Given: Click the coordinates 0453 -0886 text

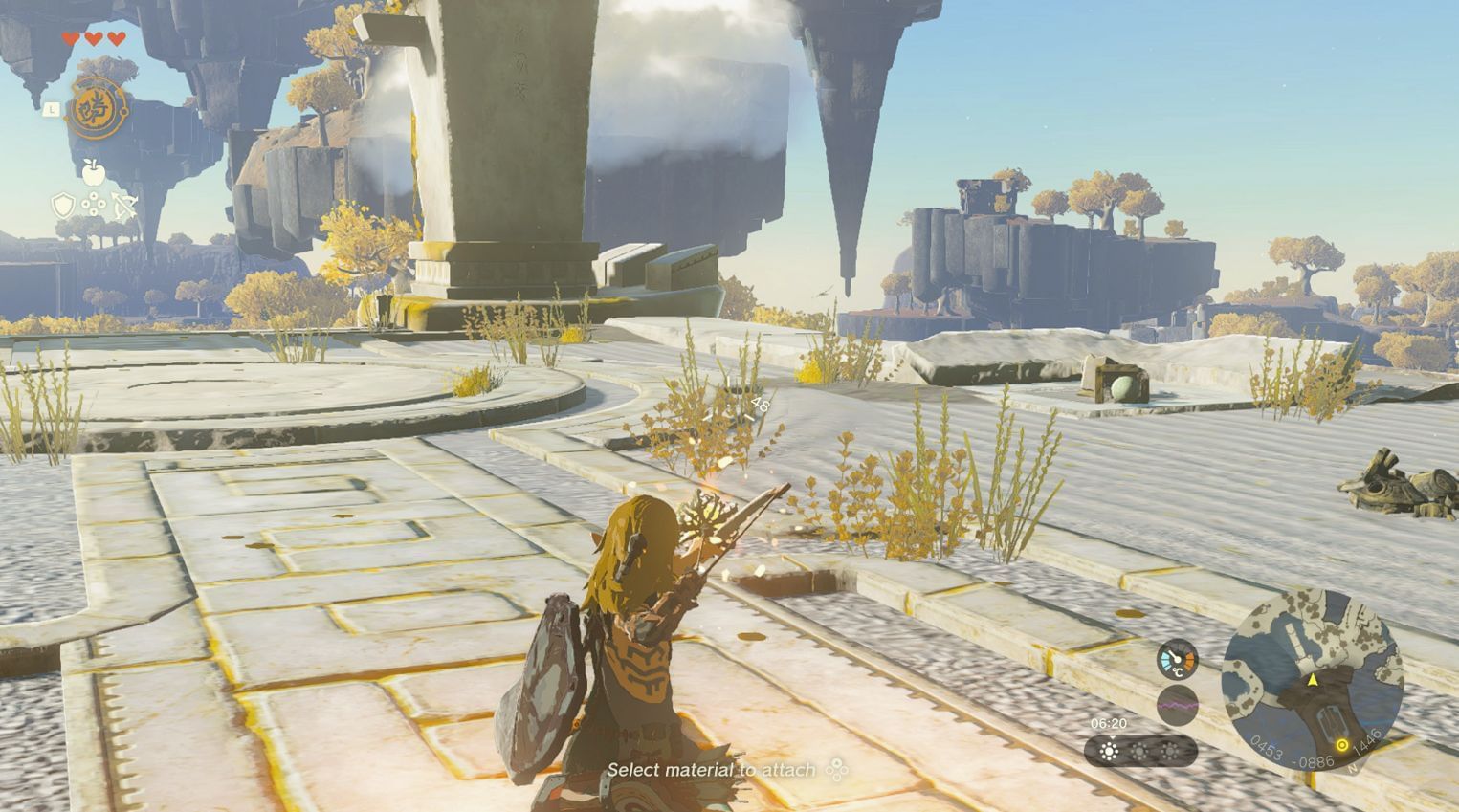Looking at the screenshot, I should 1291,752.
